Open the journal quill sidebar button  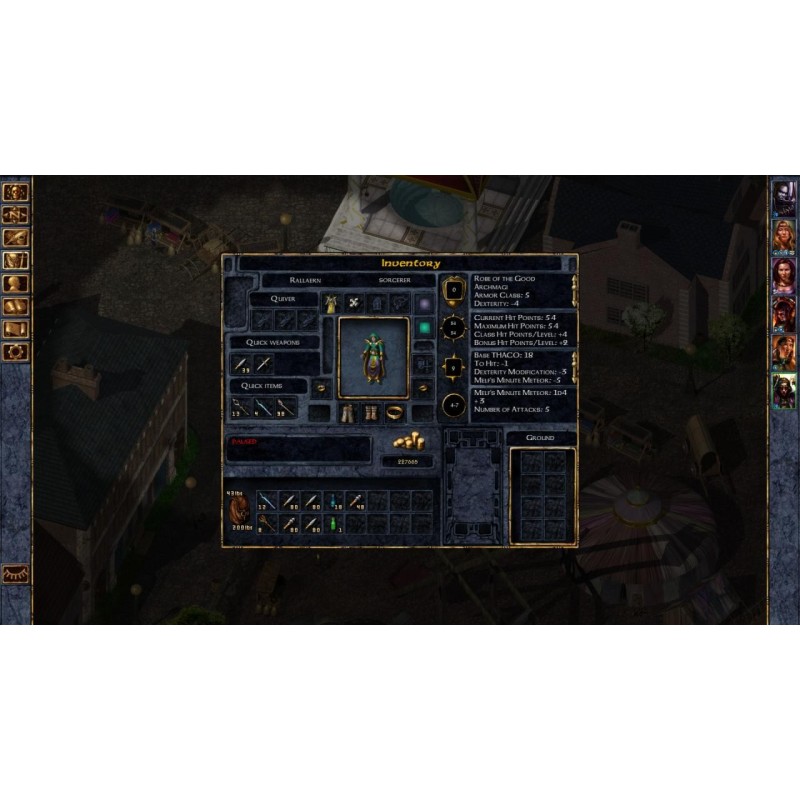coord(16,238)
